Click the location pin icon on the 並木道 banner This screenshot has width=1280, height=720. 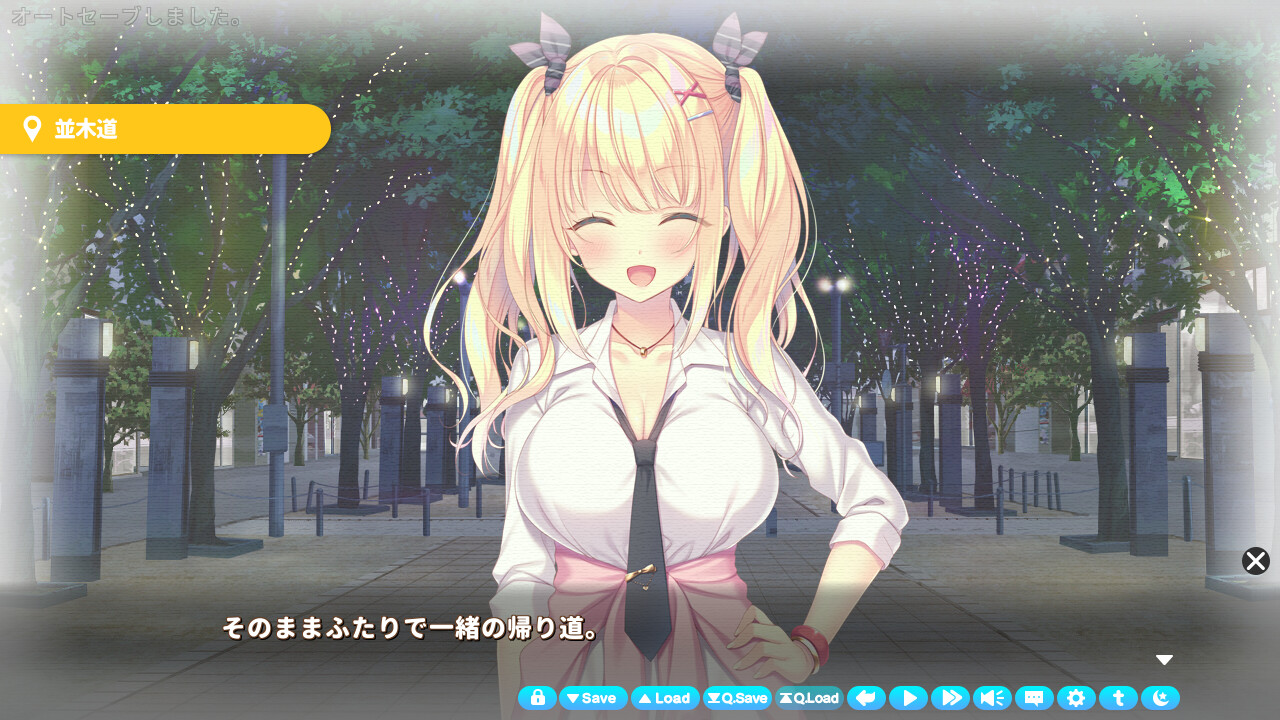point(32,128)
